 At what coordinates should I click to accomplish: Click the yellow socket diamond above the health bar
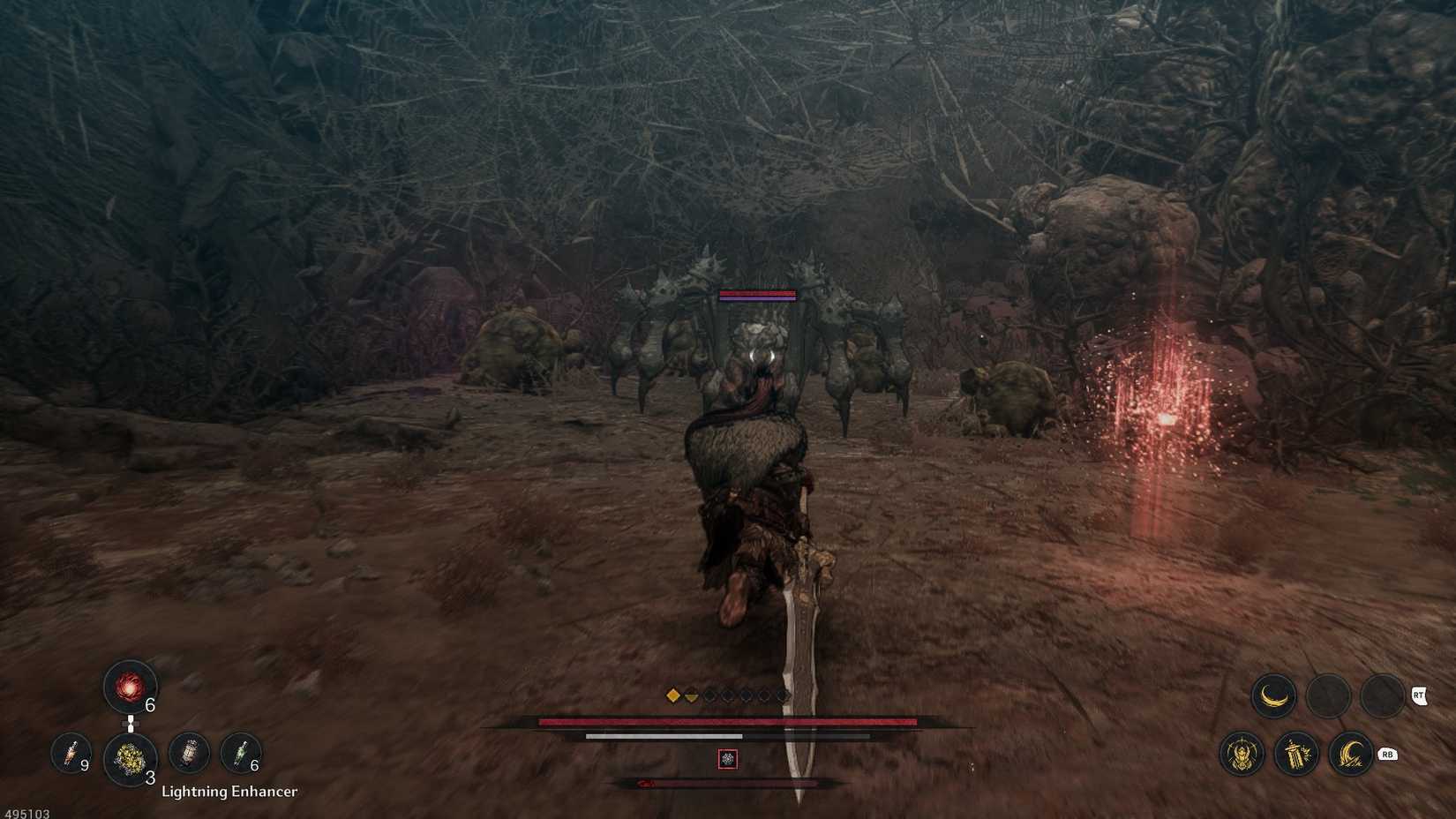coord(673,695)
